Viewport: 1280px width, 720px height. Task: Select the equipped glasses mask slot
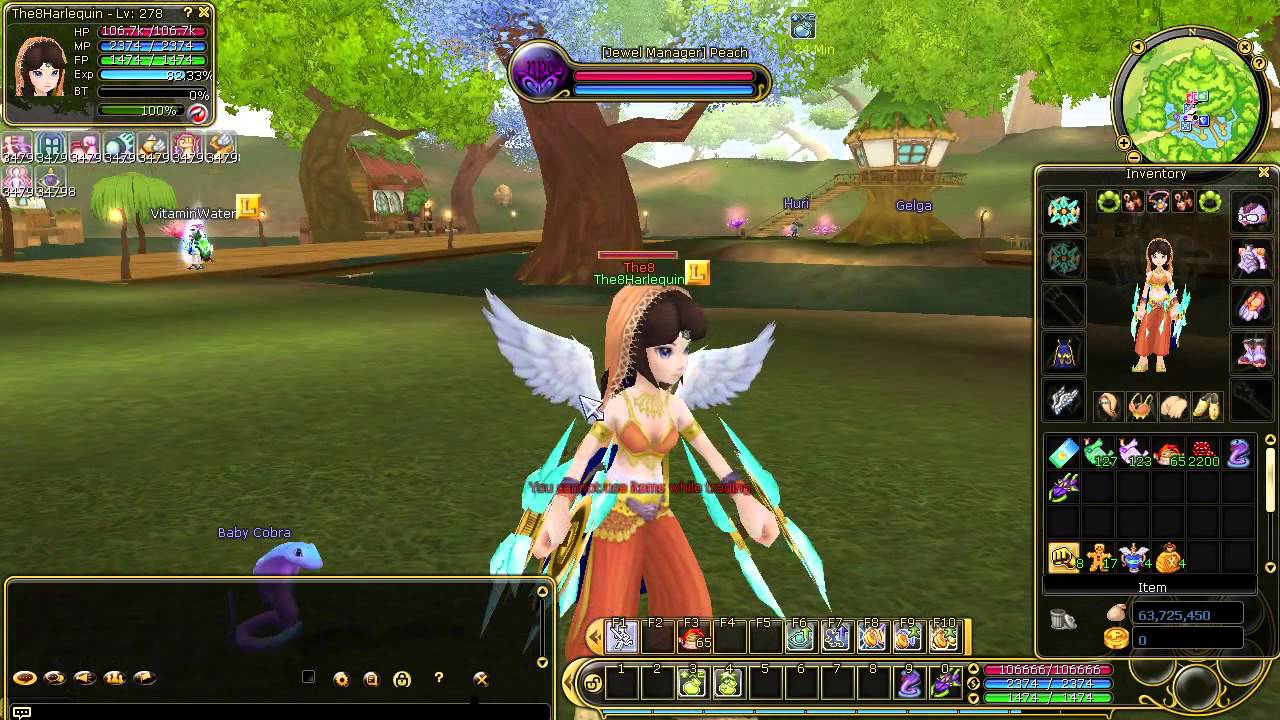coord(1252,212)
